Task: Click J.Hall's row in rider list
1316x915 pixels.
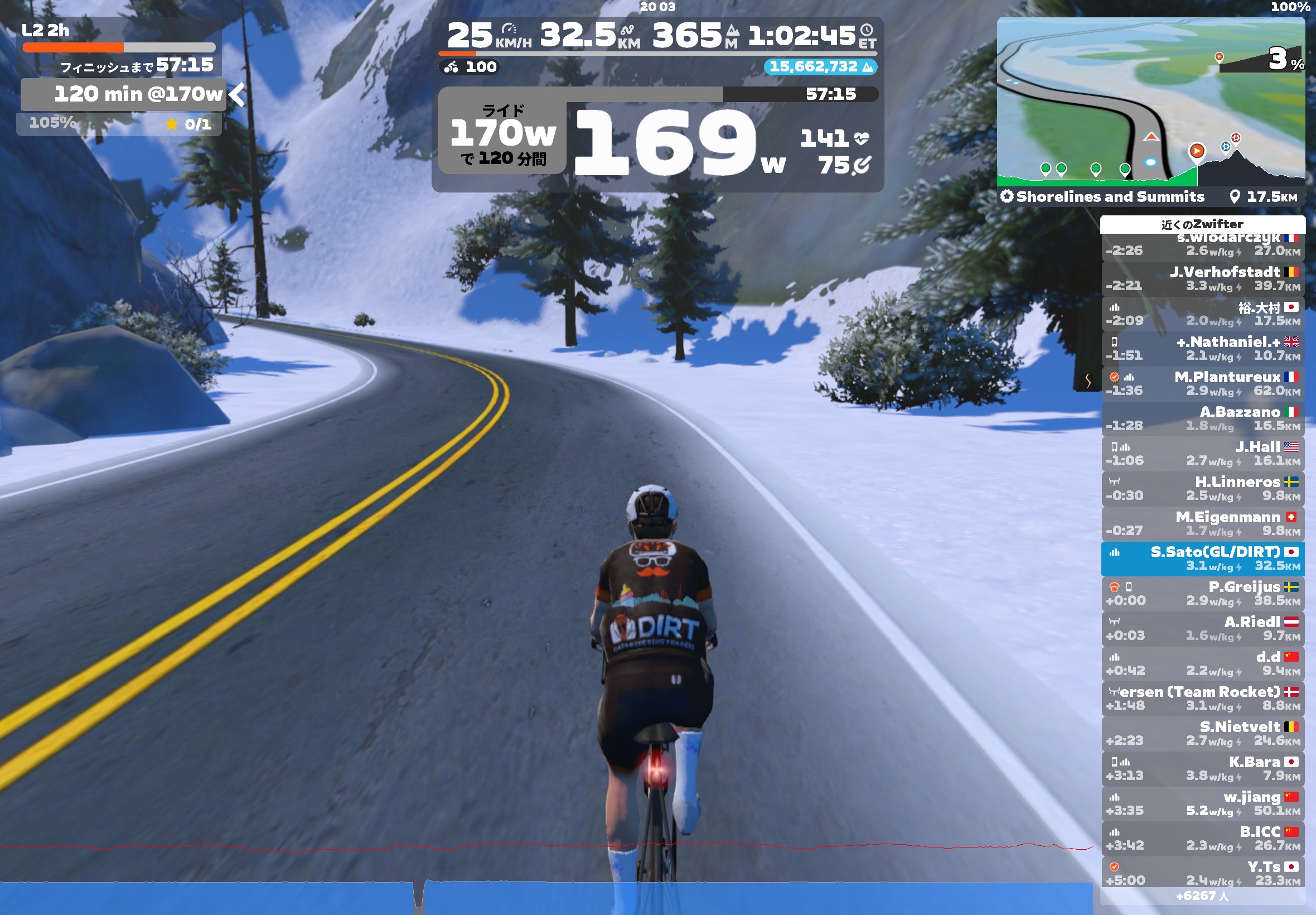Action: 1202,454
